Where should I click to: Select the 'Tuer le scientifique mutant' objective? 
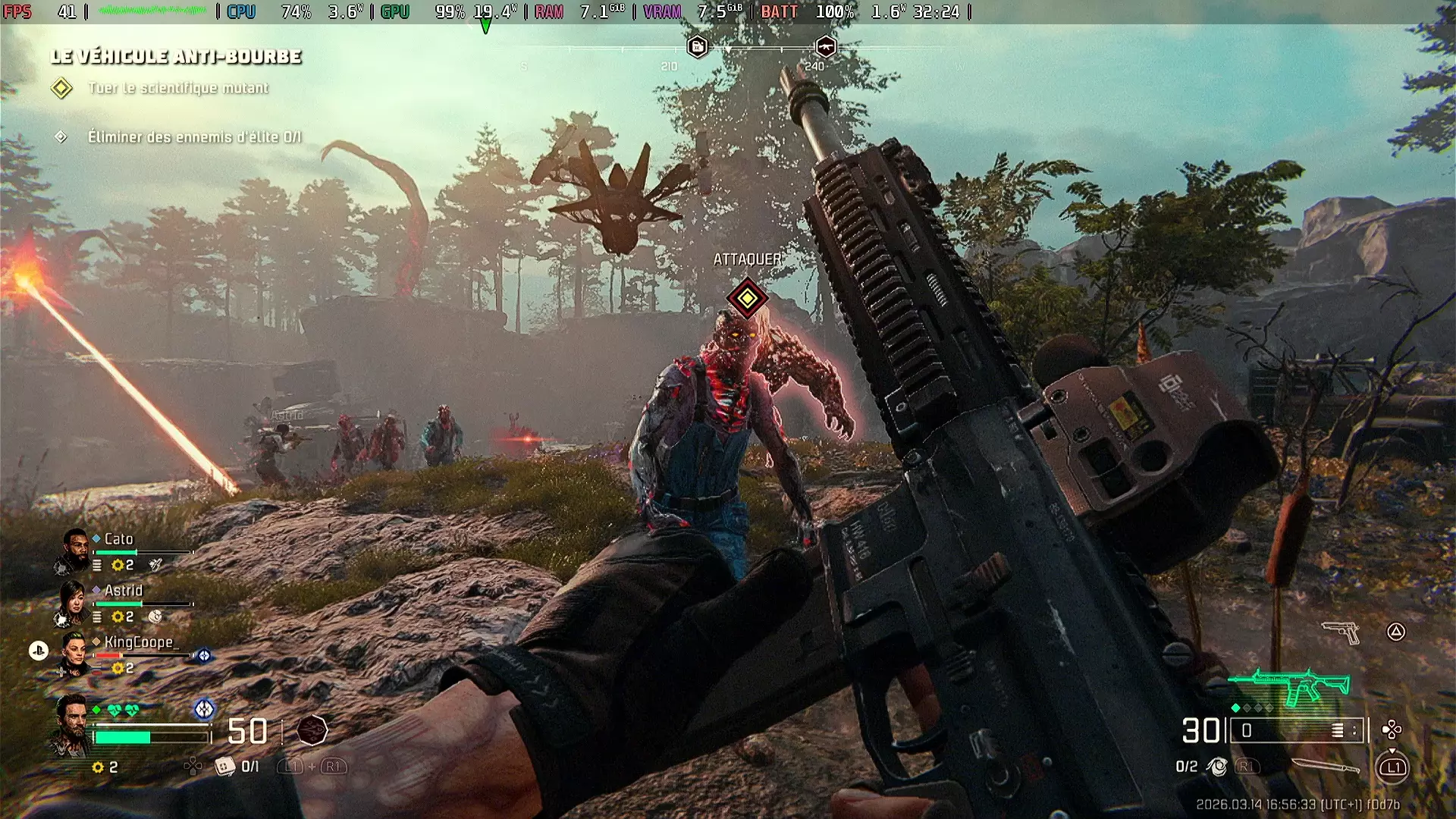coord(177,88)
